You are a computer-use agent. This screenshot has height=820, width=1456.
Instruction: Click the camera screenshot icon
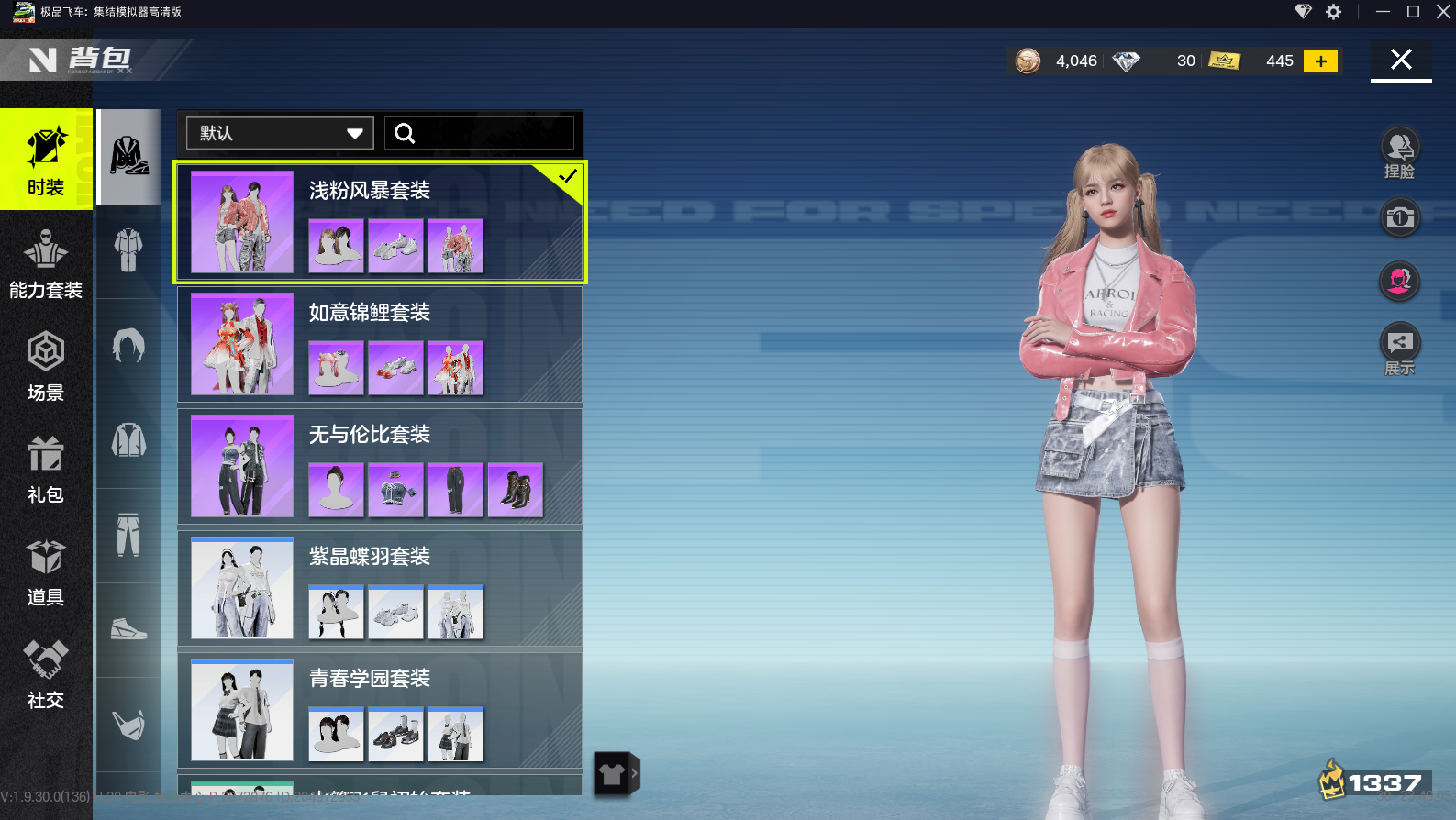point(1399,218)
